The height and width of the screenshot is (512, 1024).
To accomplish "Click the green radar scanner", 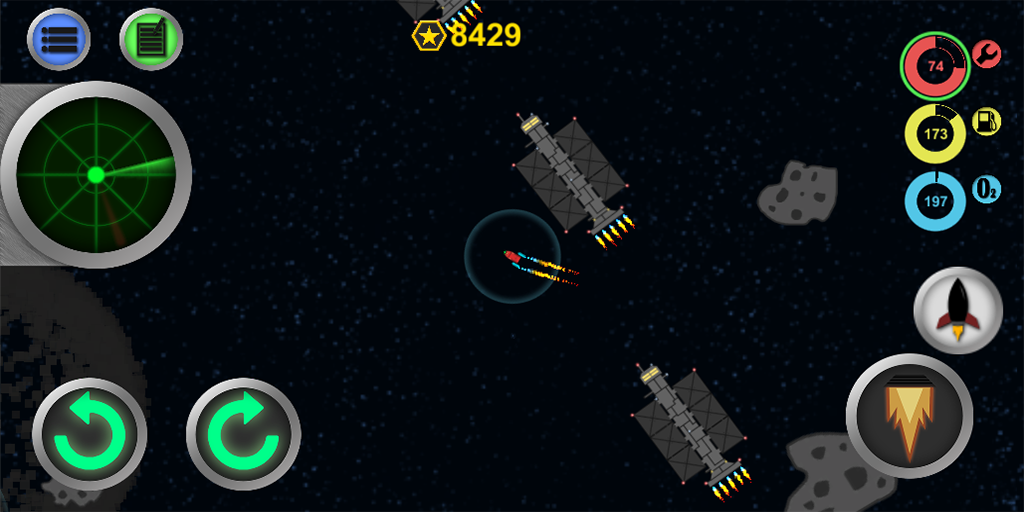I will click(96, 175).
